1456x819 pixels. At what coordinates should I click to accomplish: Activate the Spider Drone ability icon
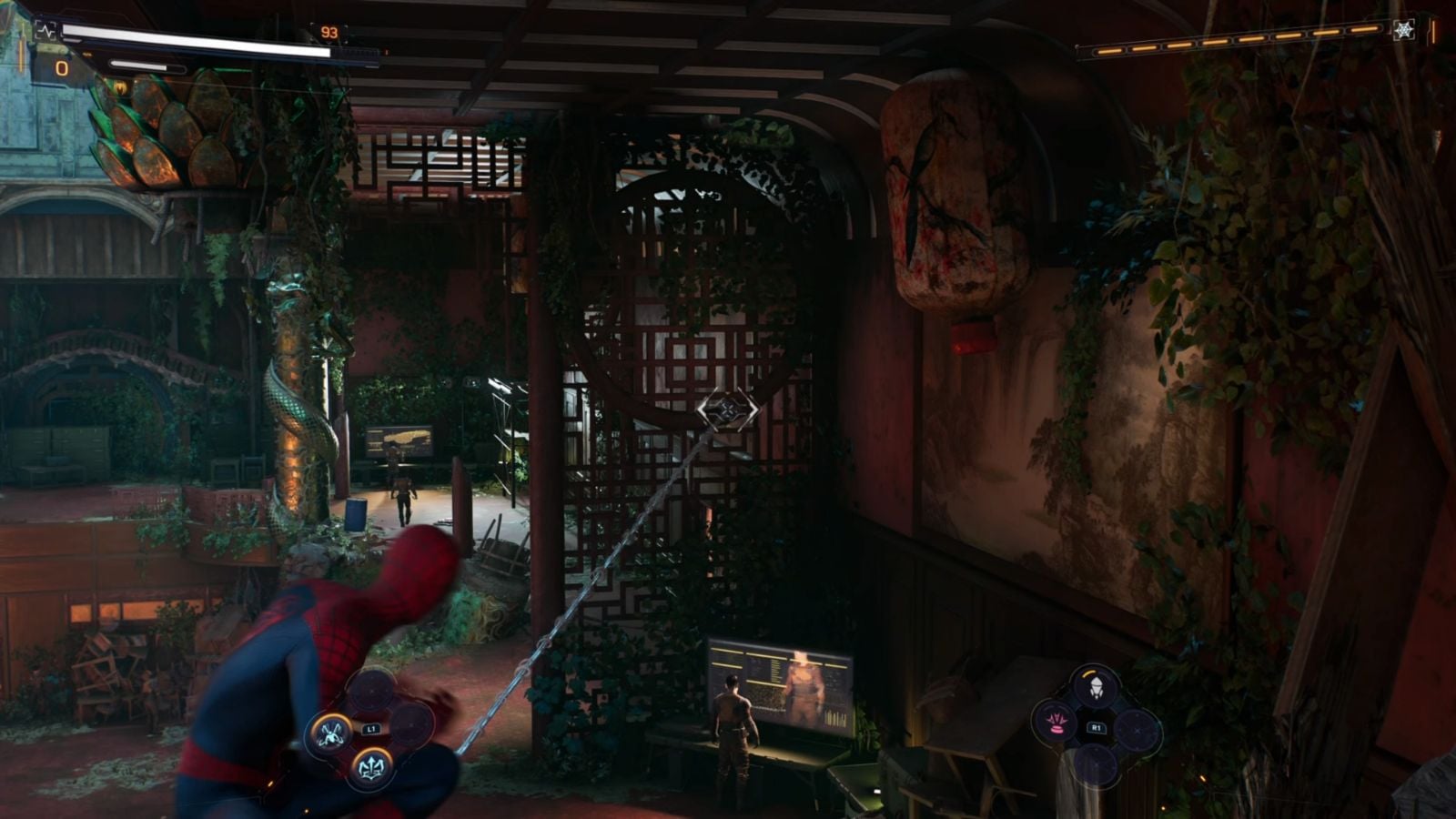tap(1097, 686)
